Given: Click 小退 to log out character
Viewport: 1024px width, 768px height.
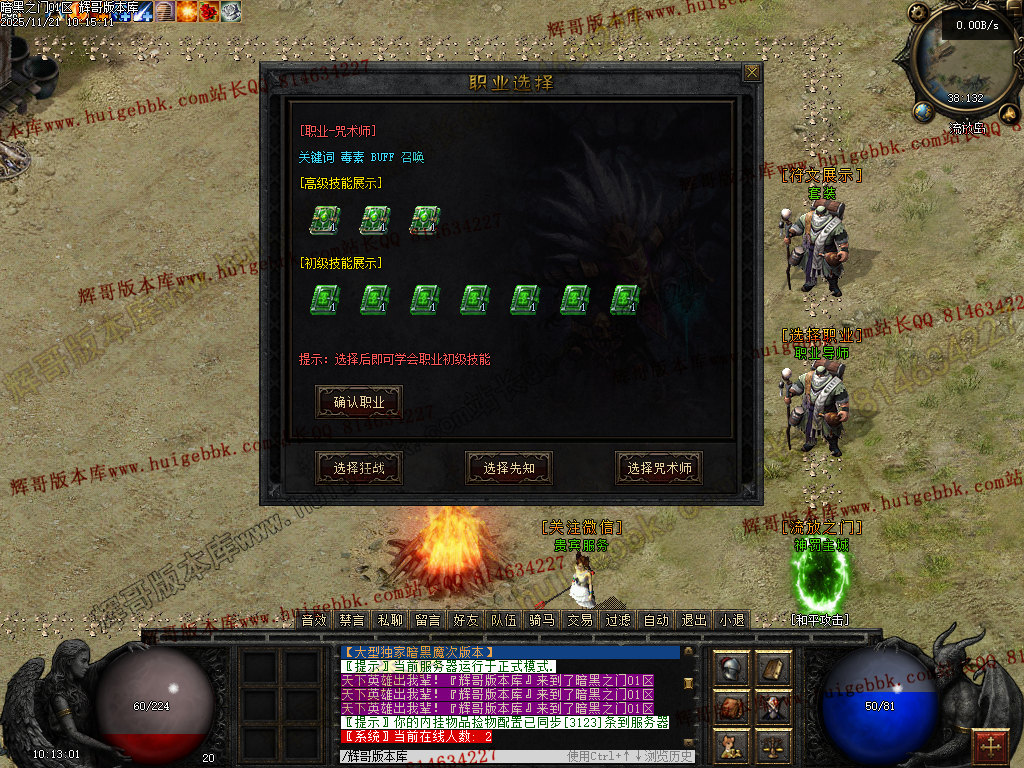Looking at the screenshot, I should (x=732, y=620).
